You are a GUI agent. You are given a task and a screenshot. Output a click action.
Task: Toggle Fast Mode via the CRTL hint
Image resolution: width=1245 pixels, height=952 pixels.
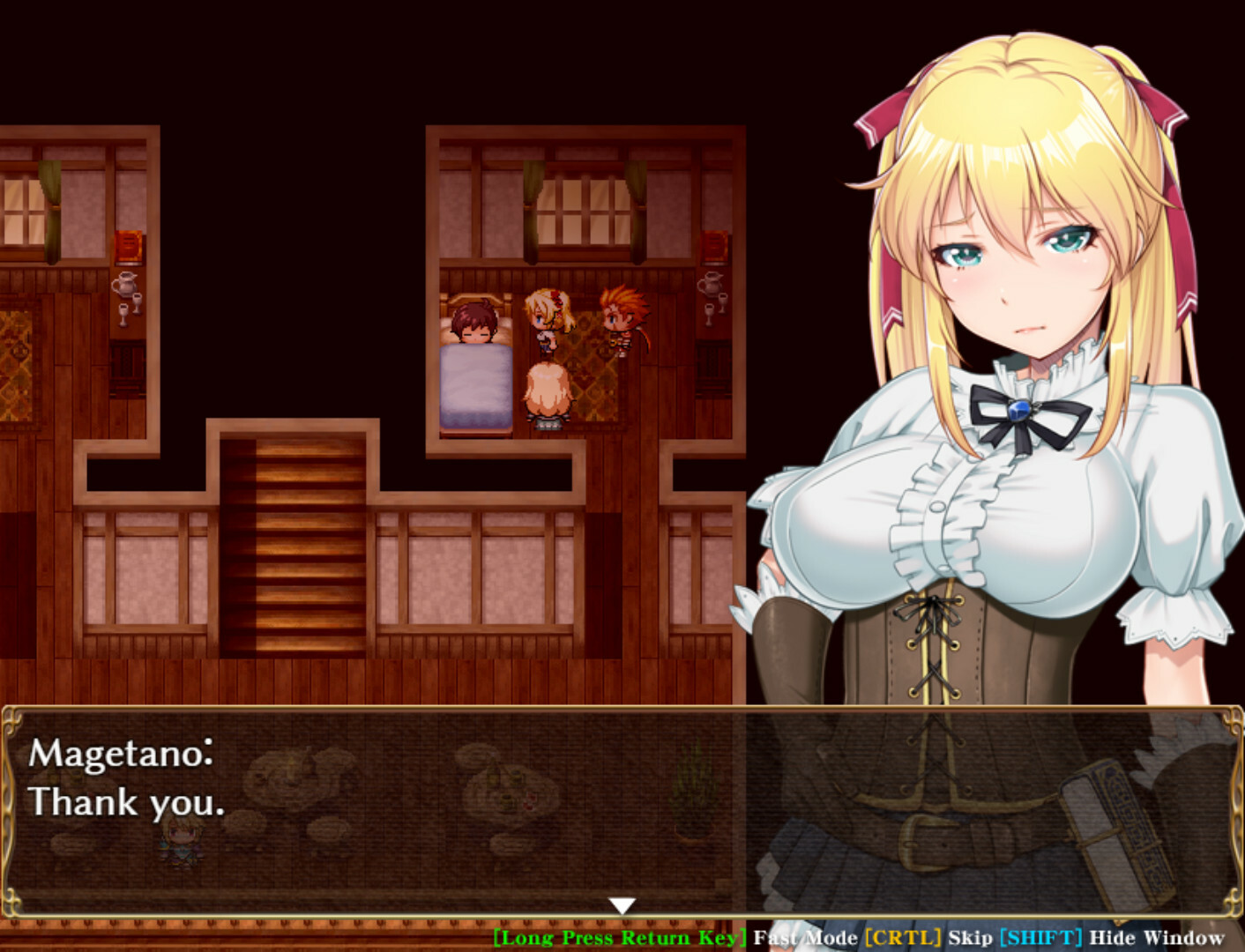[901, 938]
